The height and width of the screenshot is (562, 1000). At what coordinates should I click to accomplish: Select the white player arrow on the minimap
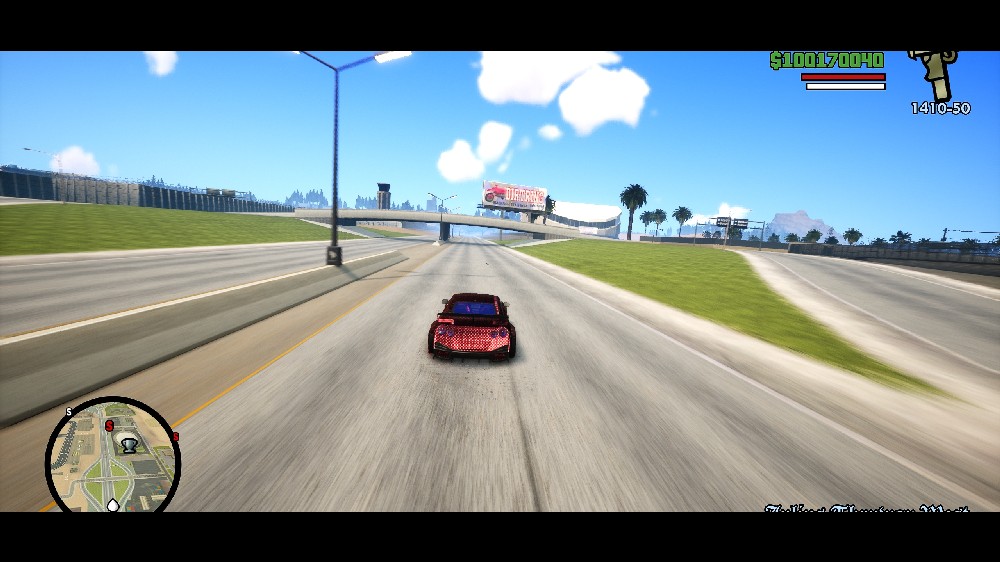click(113, 504)
